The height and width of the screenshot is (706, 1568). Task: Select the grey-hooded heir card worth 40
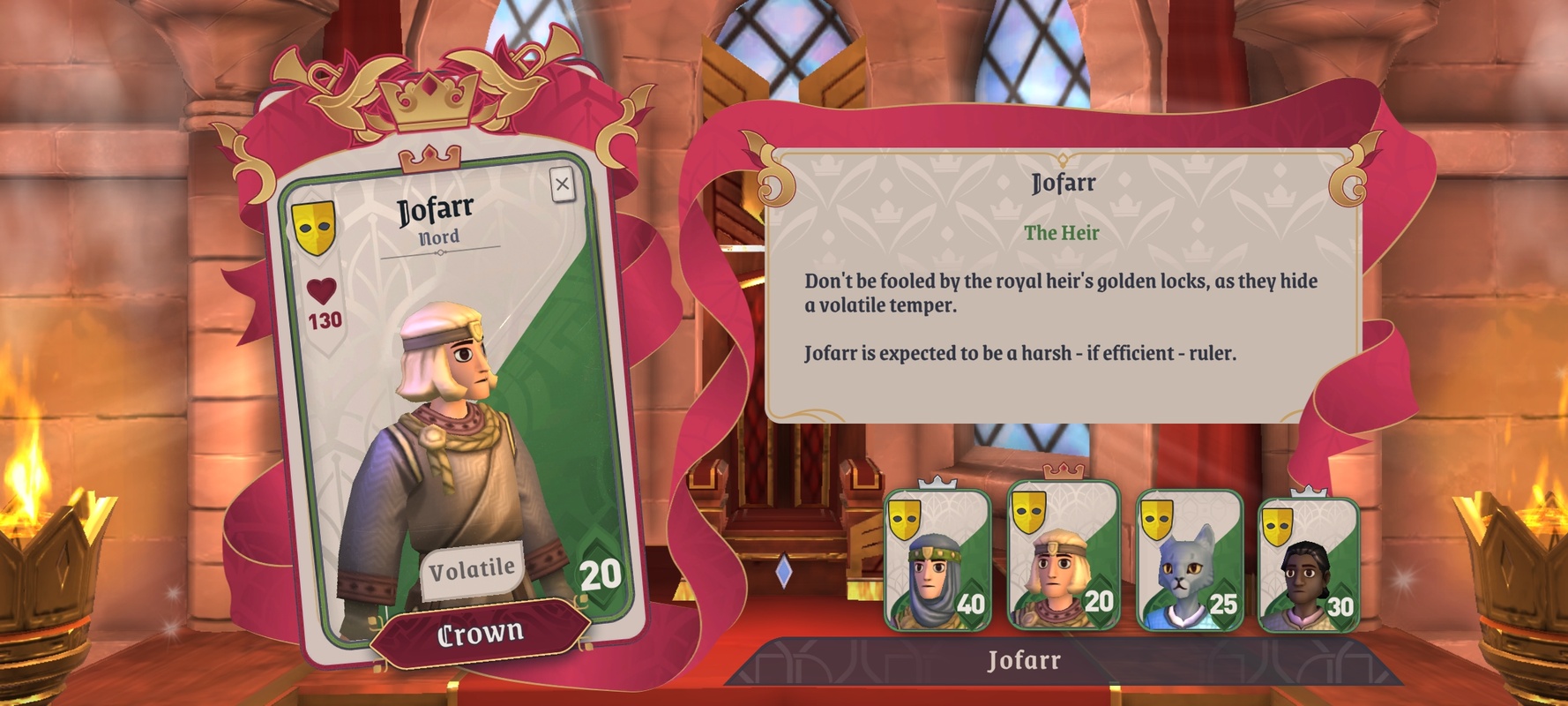937,562
